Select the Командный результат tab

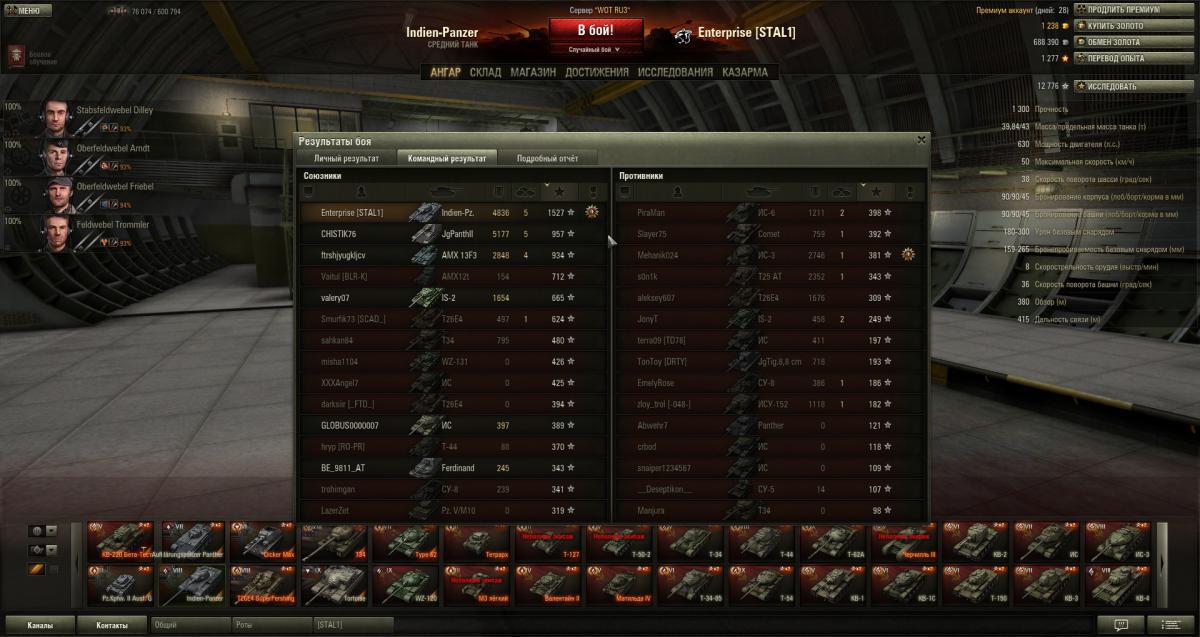point(447,158)
